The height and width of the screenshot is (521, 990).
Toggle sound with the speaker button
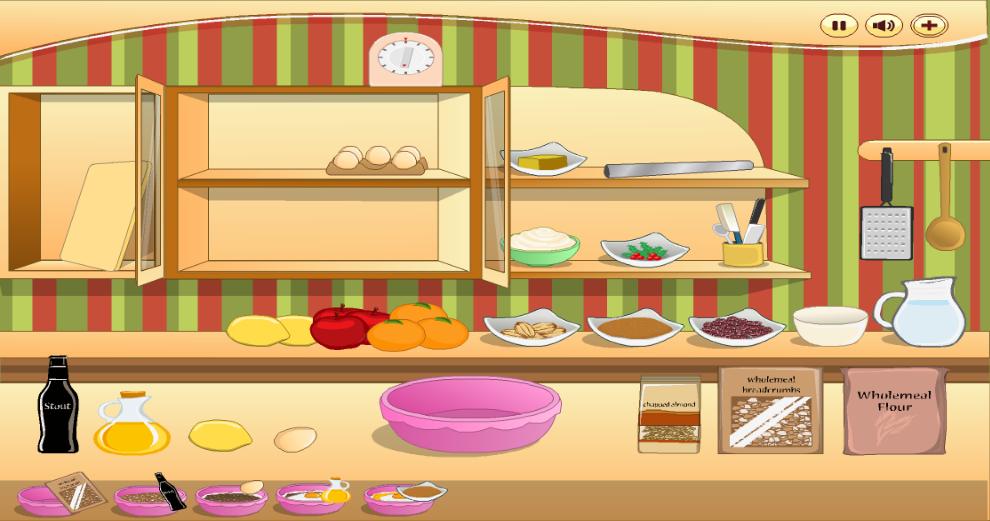click(884, 26)
